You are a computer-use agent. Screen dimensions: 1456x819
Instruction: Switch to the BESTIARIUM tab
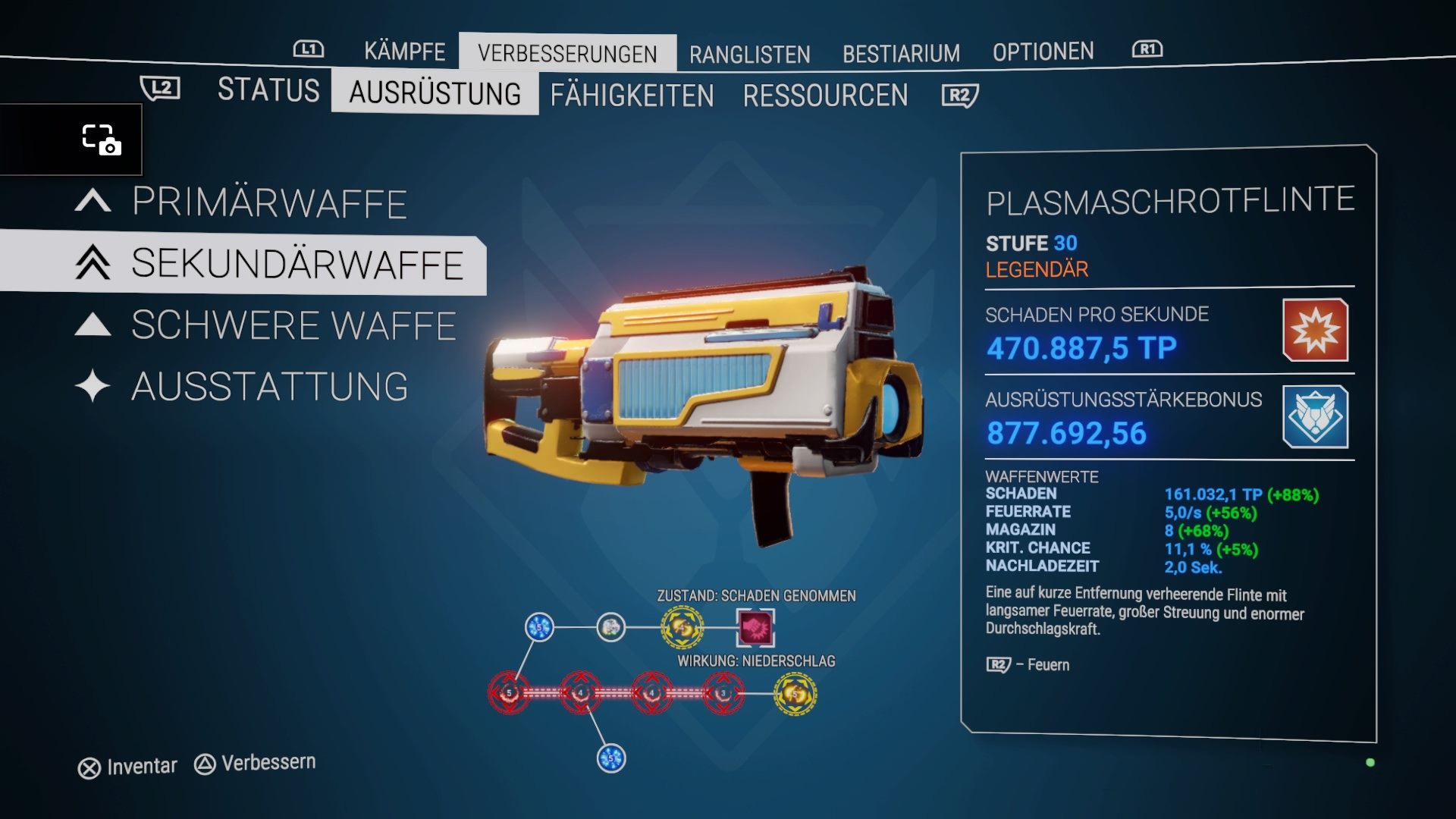[901, 52]
